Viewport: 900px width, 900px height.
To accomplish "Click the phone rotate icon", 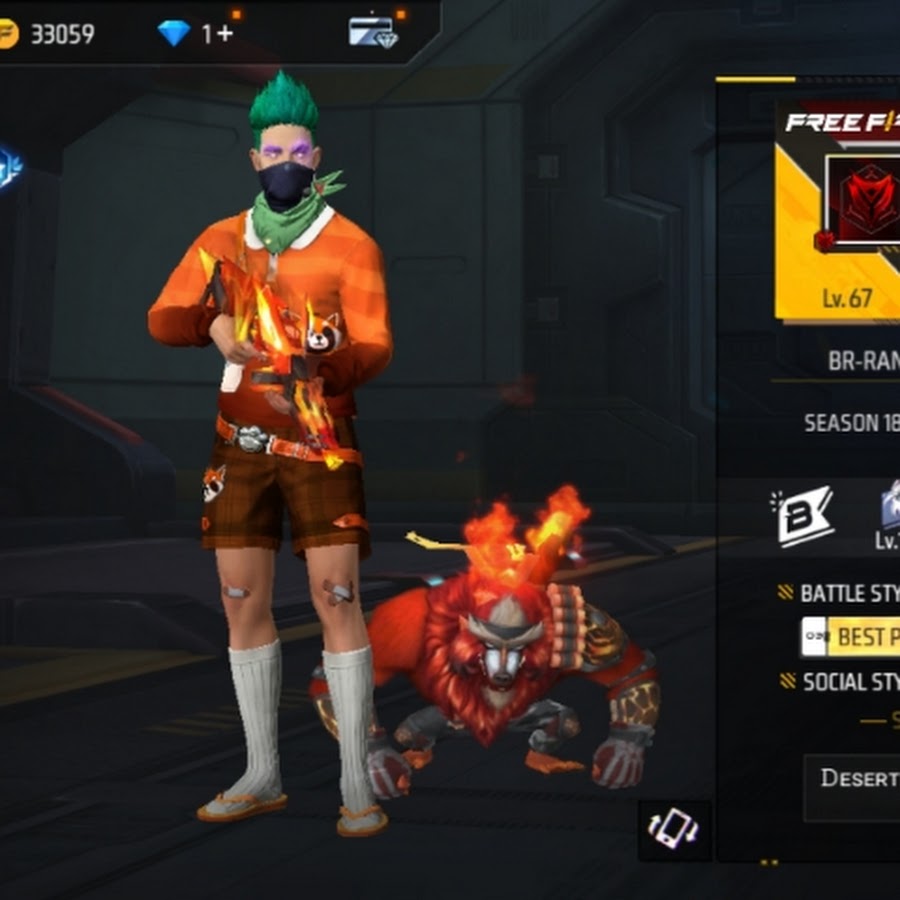I will [674, 829].
